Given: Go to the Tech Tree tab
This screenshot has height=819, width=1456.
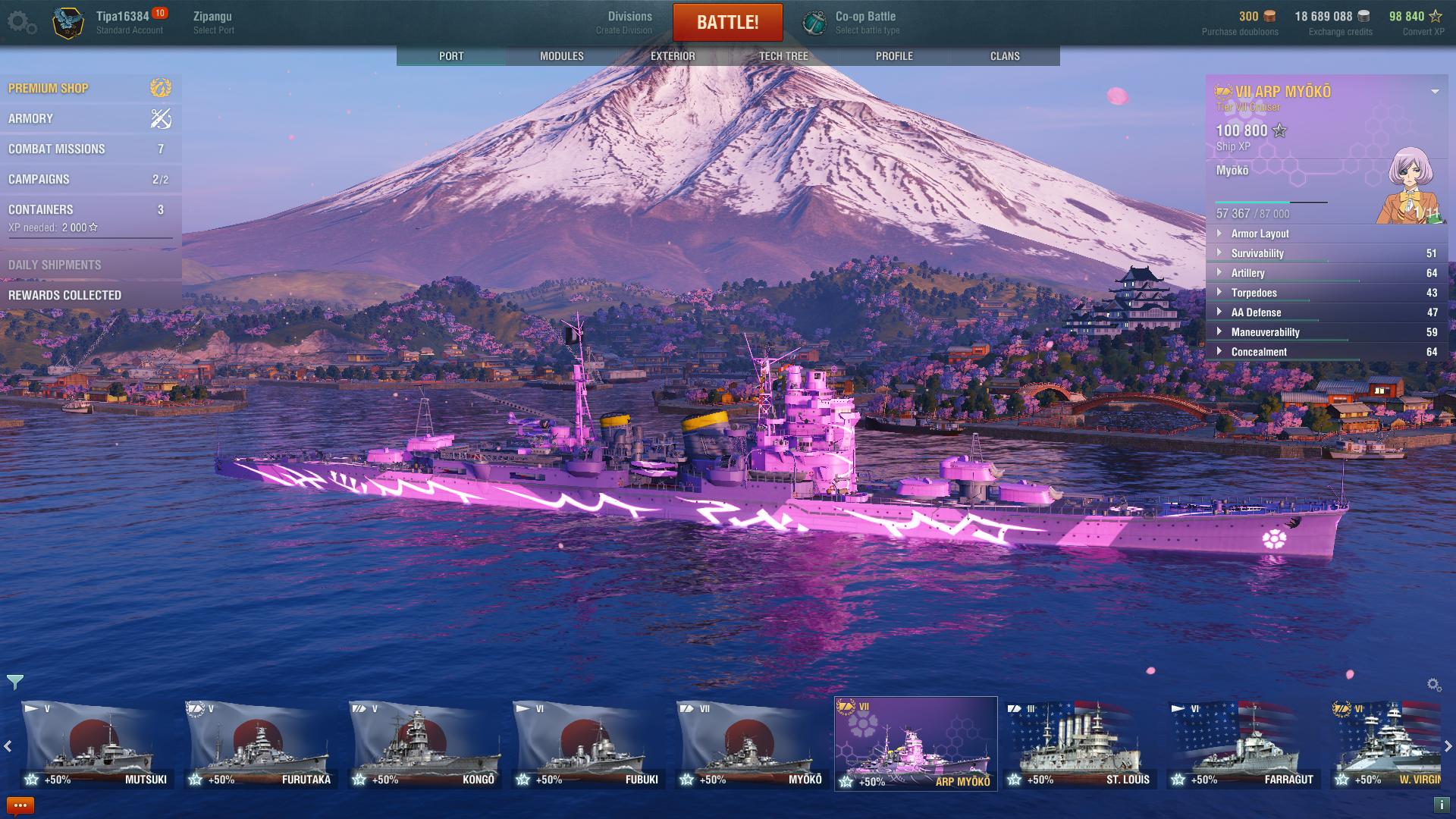Looking at the screenshot, I should 783,56.
